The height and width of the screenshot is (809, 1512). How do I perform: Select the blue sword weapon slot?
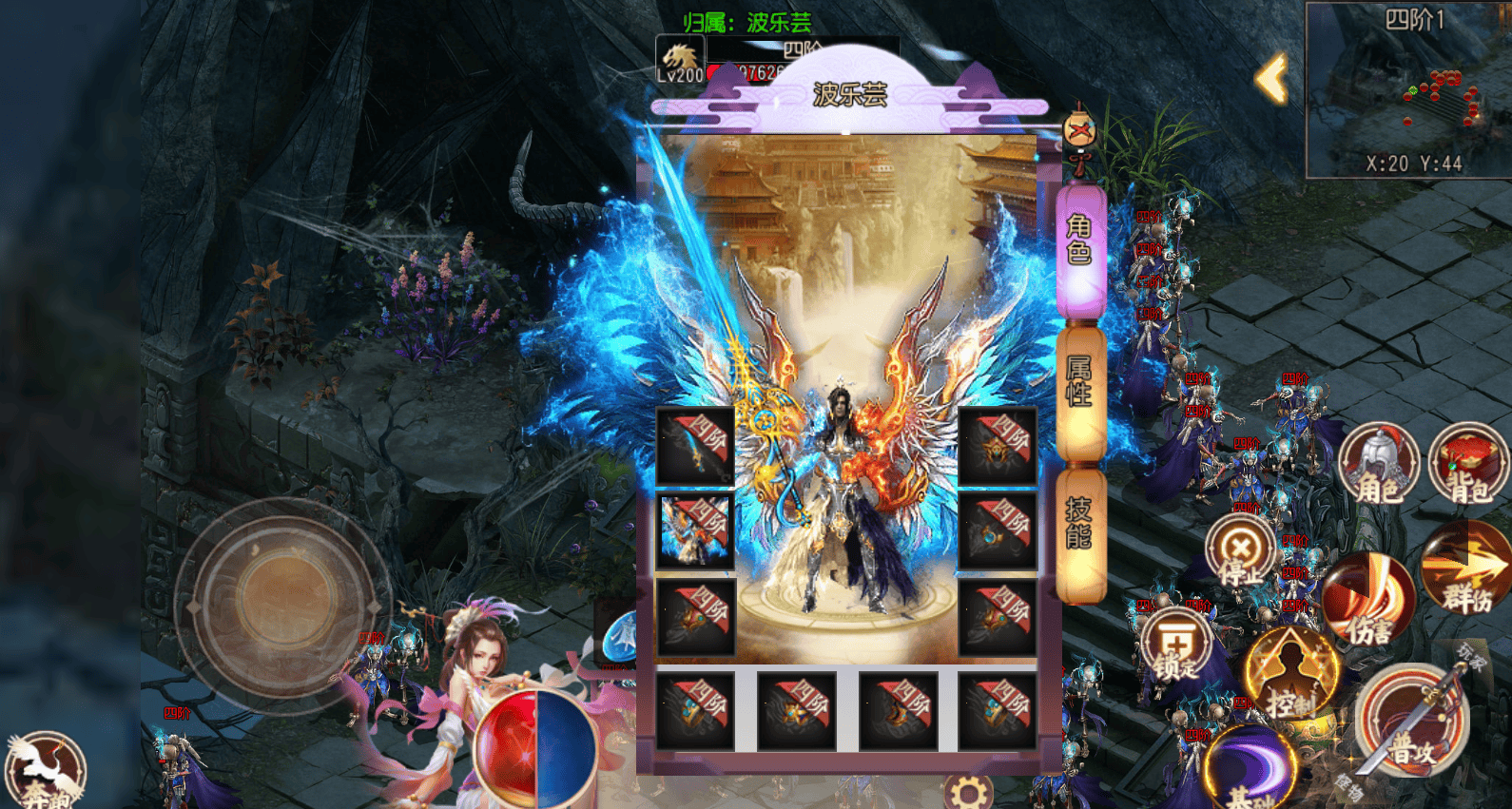pos(695,446)
